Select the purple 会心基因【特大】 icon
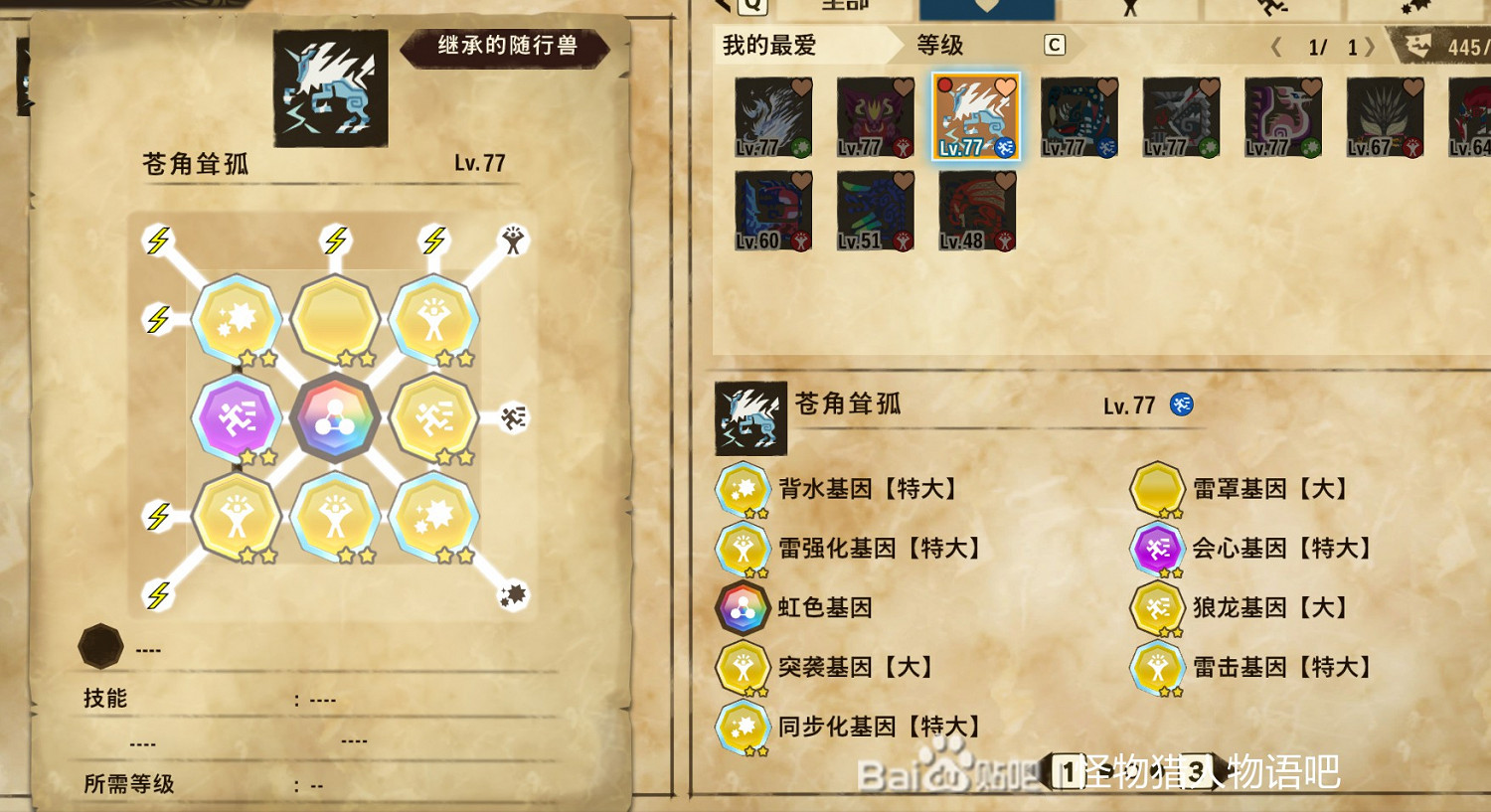1491x812 pixels. pos(1158,549)
